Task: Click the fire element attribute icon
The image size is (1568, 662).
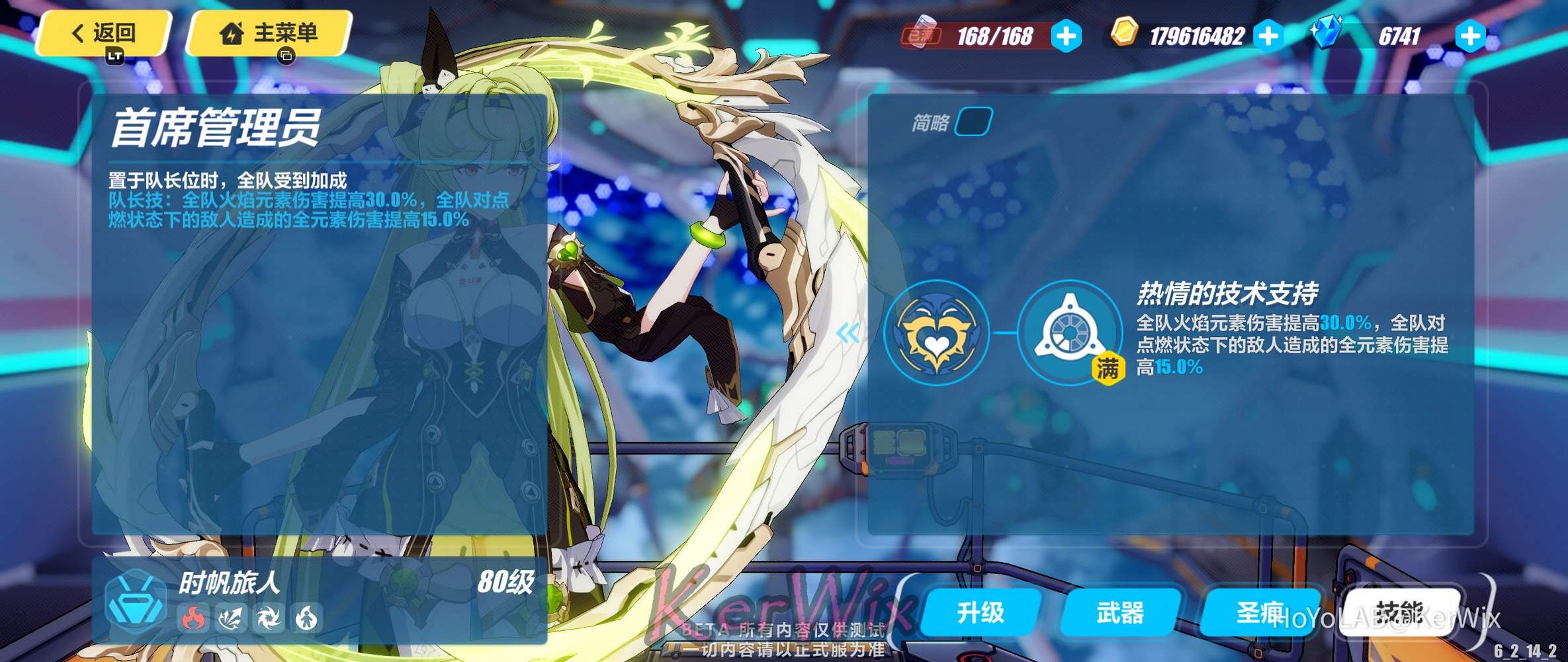Action: (193, 618)
